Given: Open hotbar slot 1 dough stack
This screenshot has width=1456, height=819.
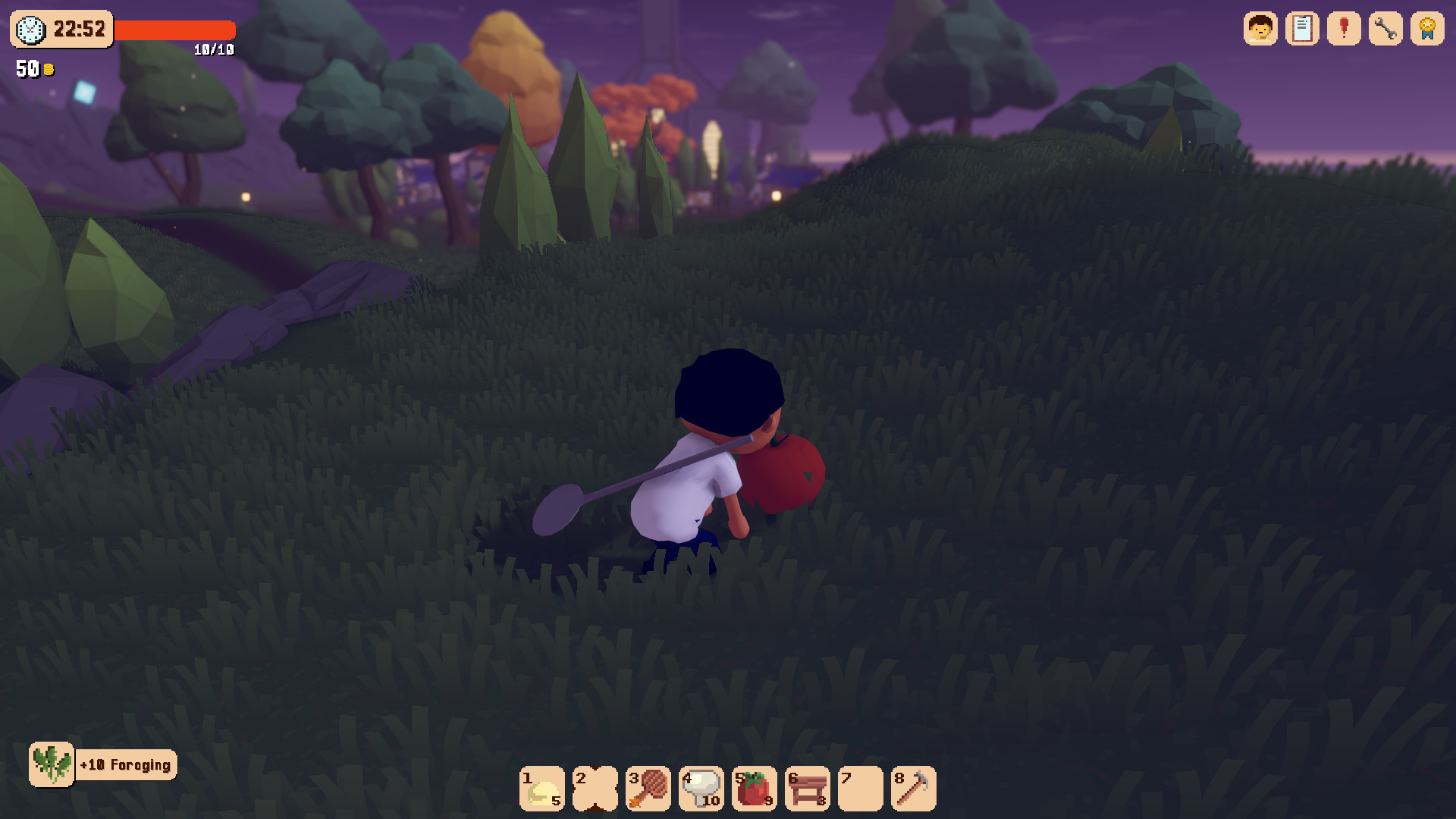Looking at the screenshot, I should click(x=542, y=789).
